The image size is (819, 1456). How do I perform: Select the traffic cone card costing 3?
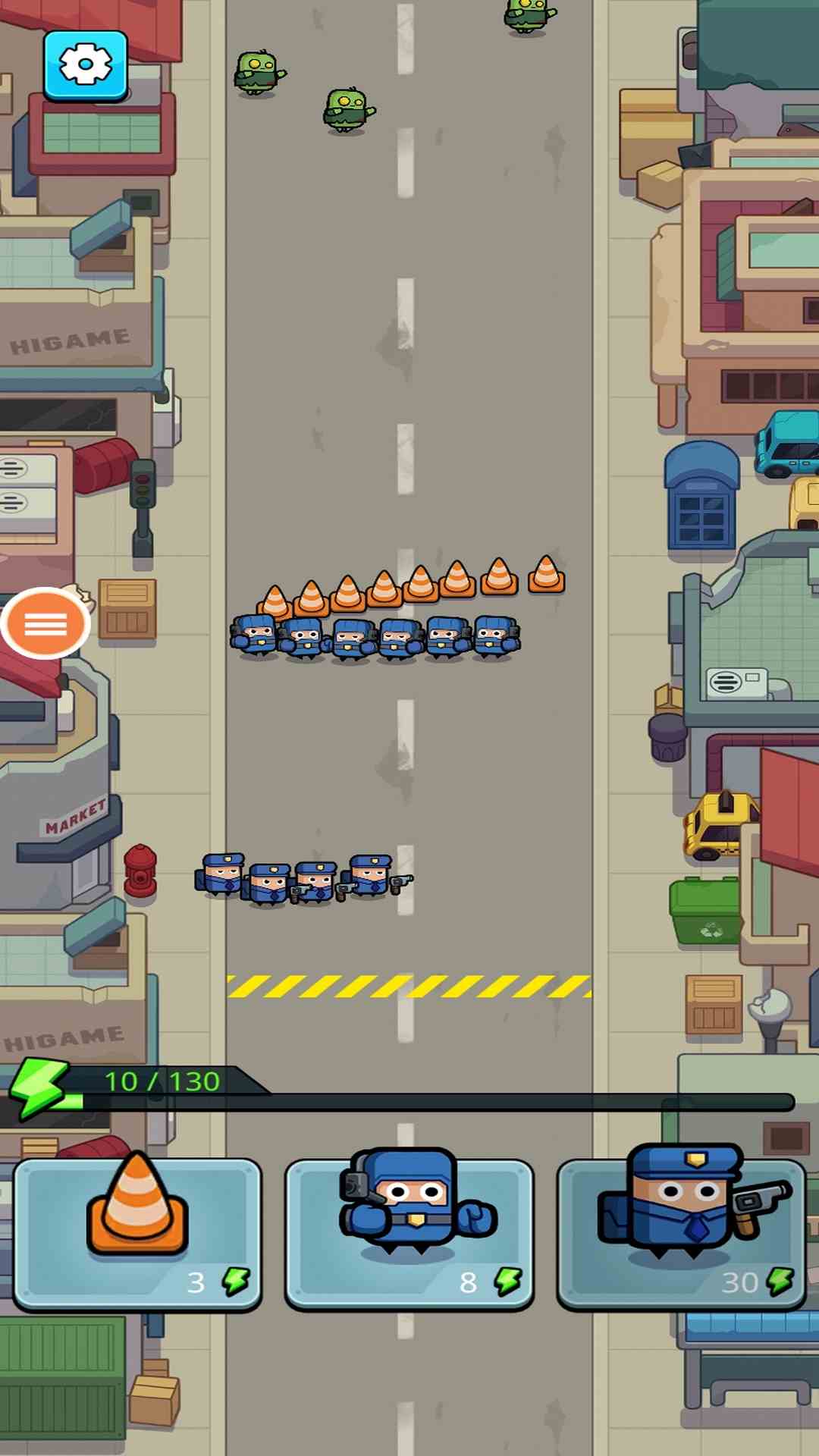click(x=137, y=1233)
